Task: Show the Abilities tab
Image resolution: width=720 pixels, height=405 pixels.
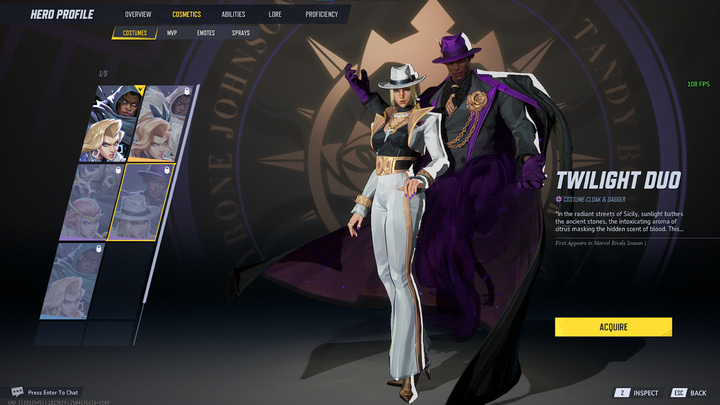Action: pyautogui.click(x=233, y=15)
